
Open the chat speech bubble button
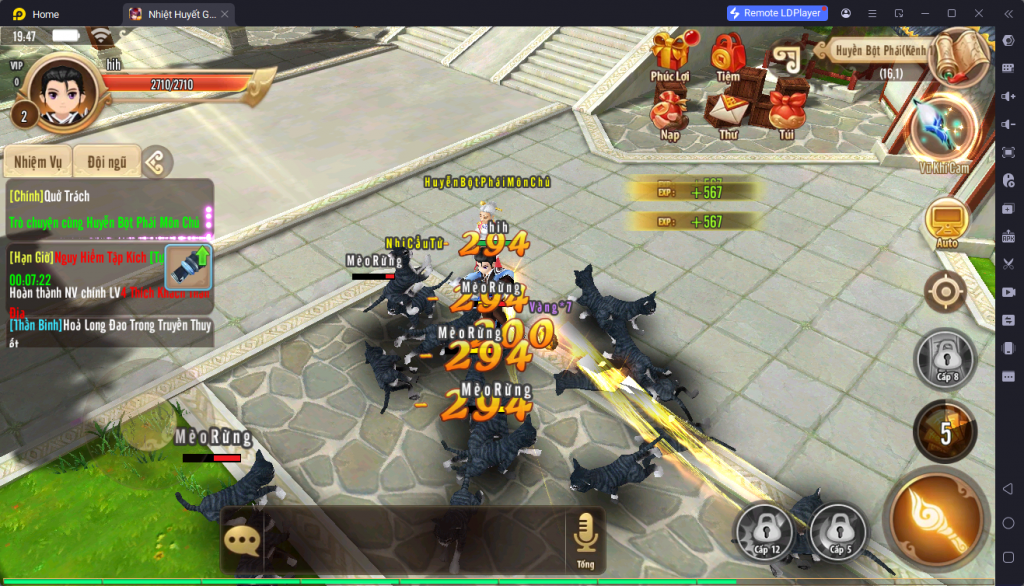coord(241,540)
